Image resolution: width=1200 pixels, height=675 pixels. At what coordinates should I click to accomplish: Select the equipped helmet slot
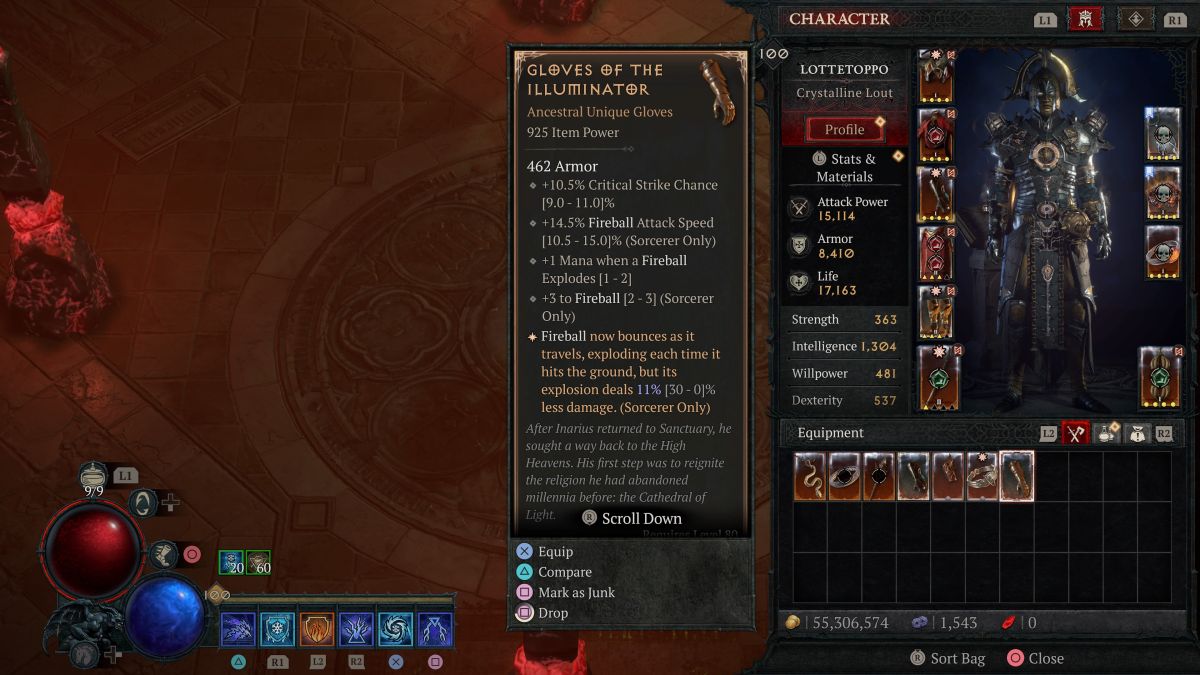point(936,78)
